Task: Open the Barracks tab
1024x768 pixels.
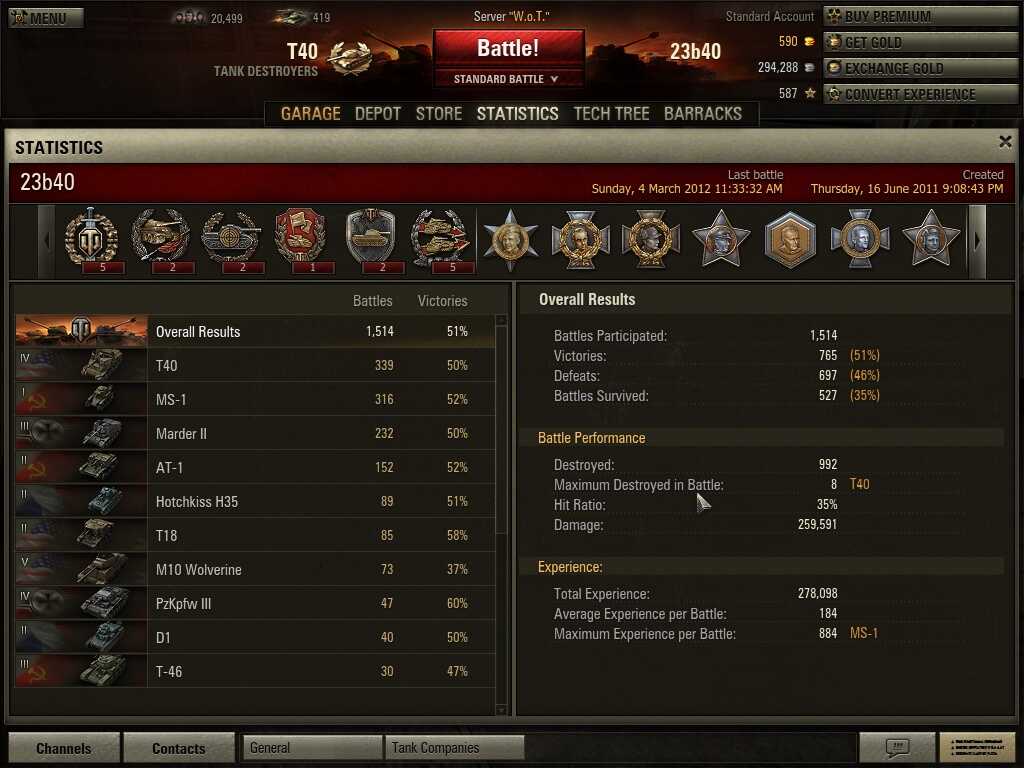Action: 703,113
